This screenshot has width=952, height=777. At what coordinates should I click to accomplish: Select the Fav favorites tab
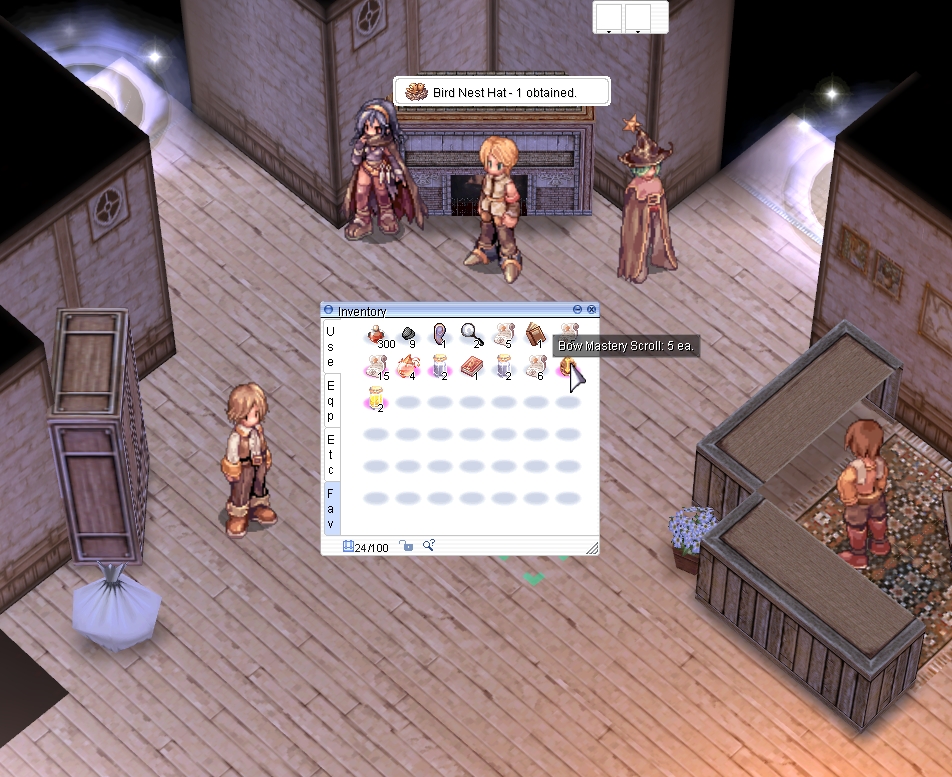pos(331,507)
